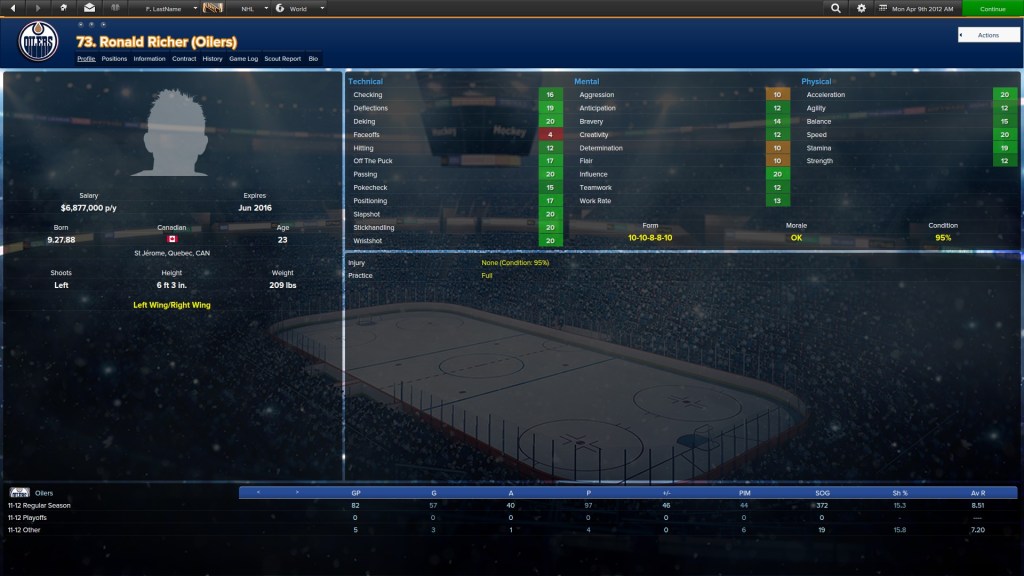
Task: Open the Game Log tab
Action: click(244, 59)
